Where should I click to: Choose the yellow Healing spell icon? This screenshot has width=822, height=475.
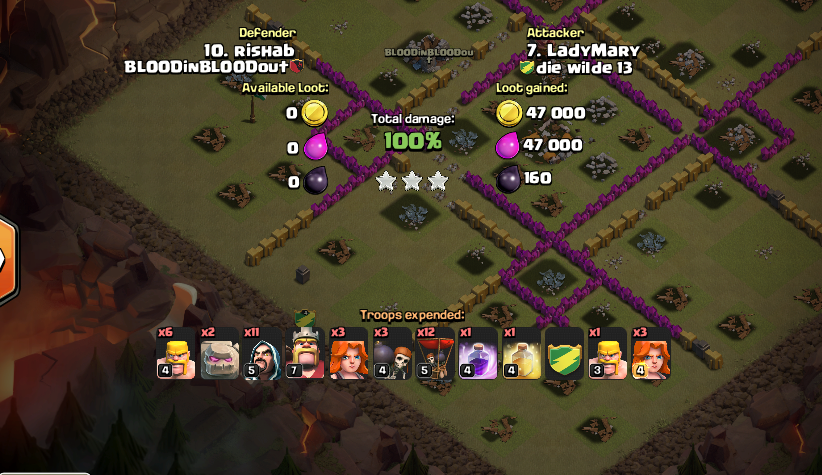[x=521, y=355]
